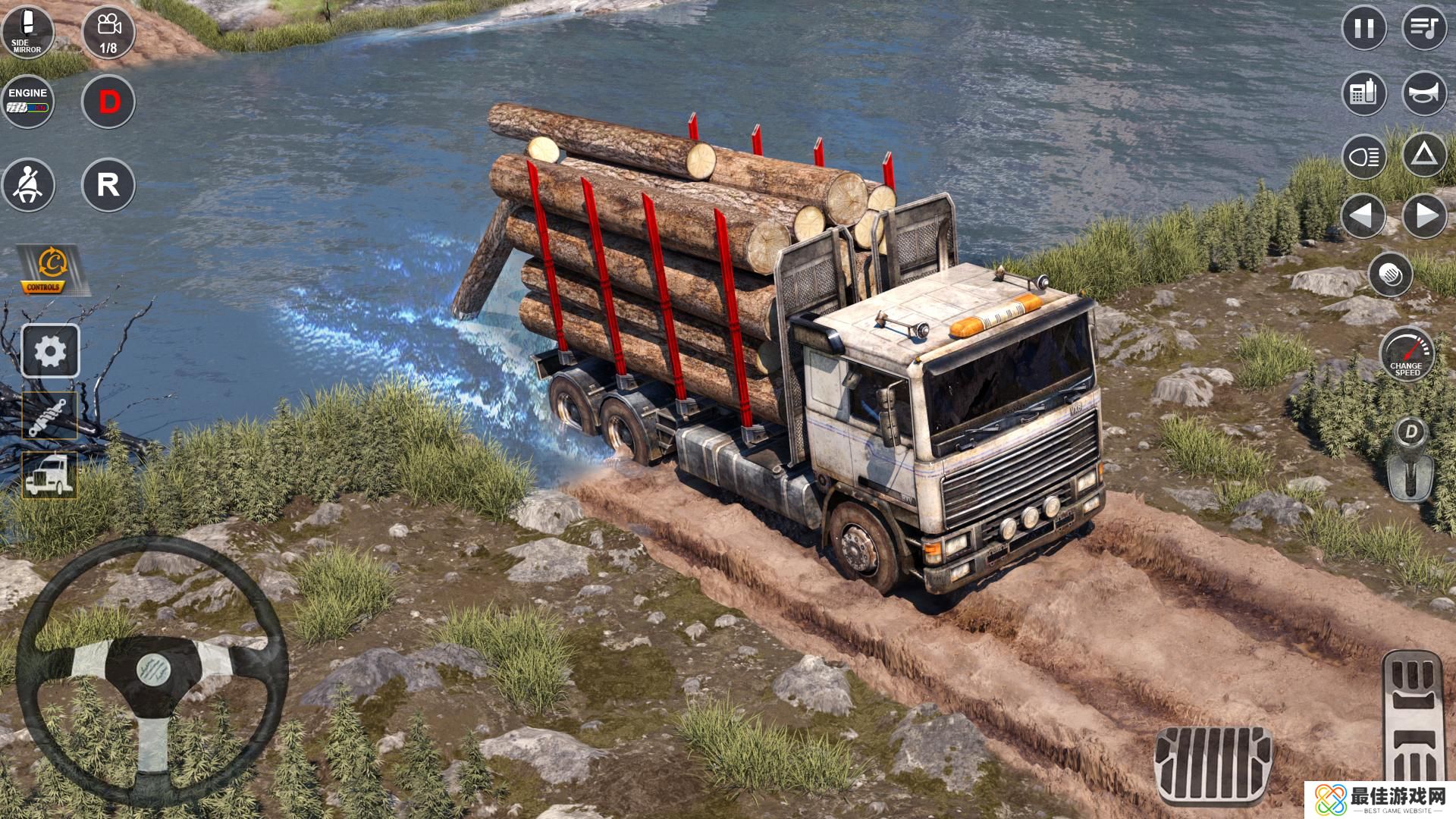Open the music playlist button
Screen dimensions: 1456x819
coord(1425,29)
